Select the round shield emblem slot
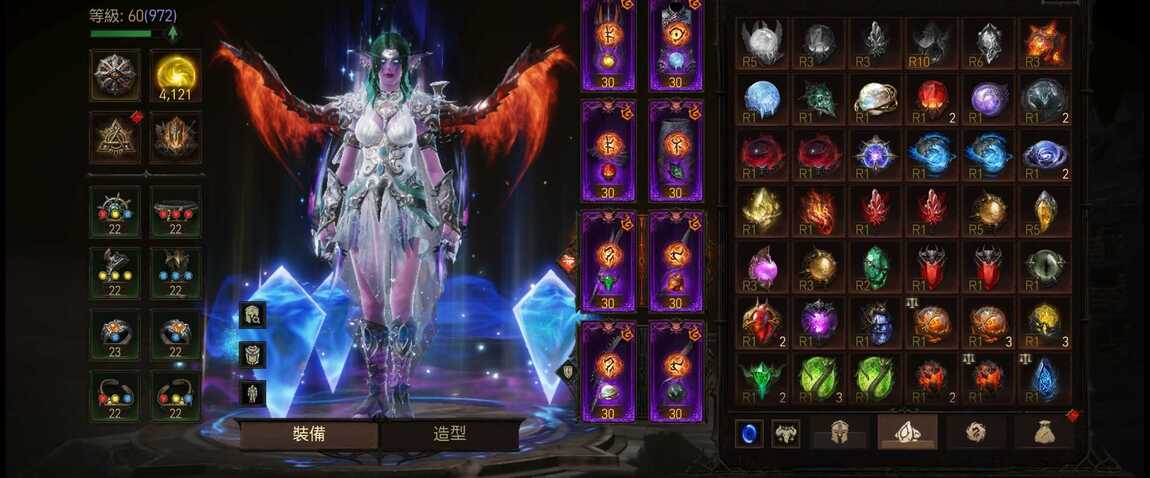Screen dimensions: 1150x478 pos(115,76)
